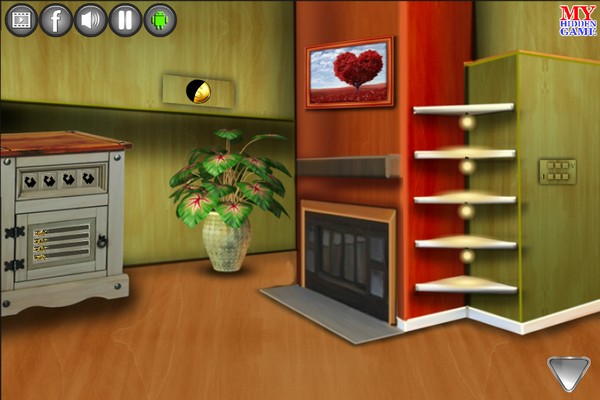The height and width of the screenshot is (400, 600).
Task: Toggle the sound speaker button
Action: (x=91, y=19)
